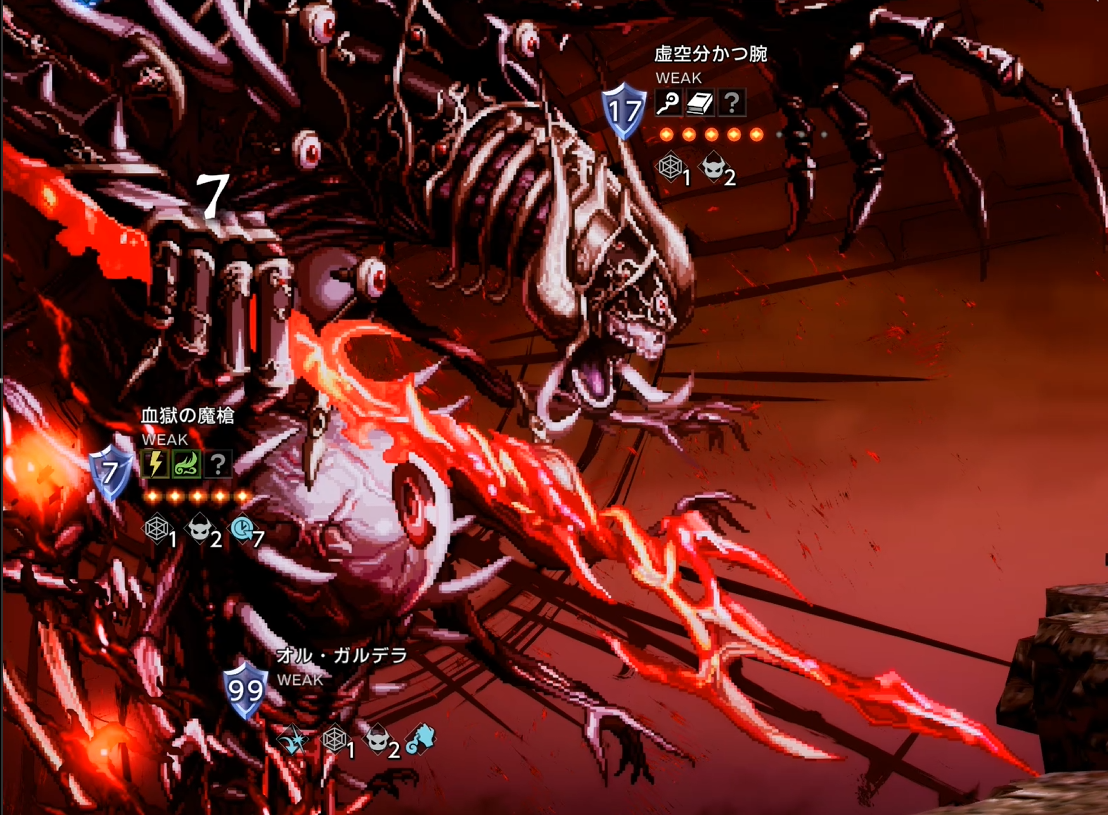Select the staff weakness icon
1108x815 pixels.
tap(669, 102)
